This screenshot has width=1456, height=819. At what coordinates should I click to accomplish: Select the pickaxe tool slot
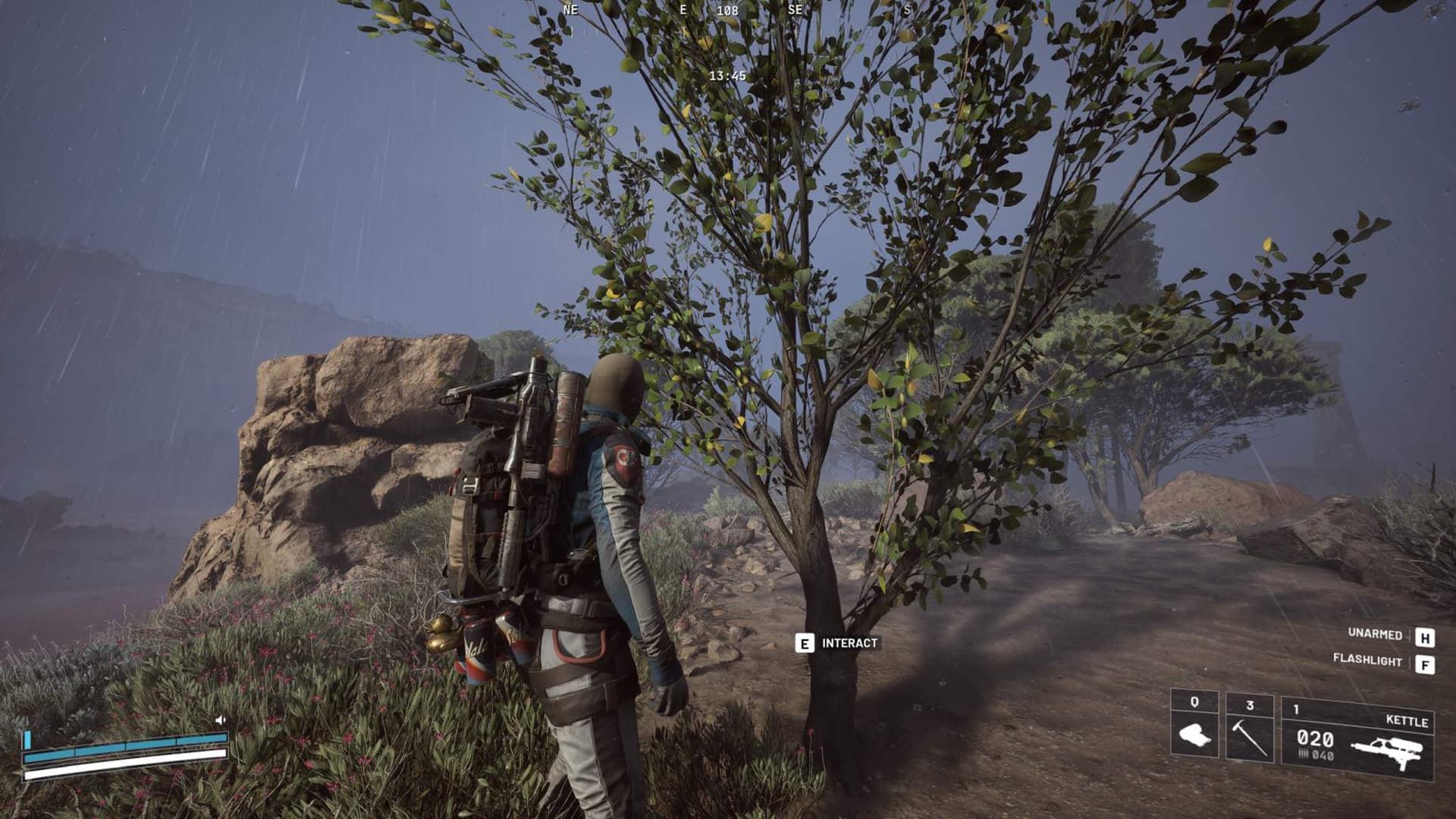pyautogui.click(x=1249, y=730)
